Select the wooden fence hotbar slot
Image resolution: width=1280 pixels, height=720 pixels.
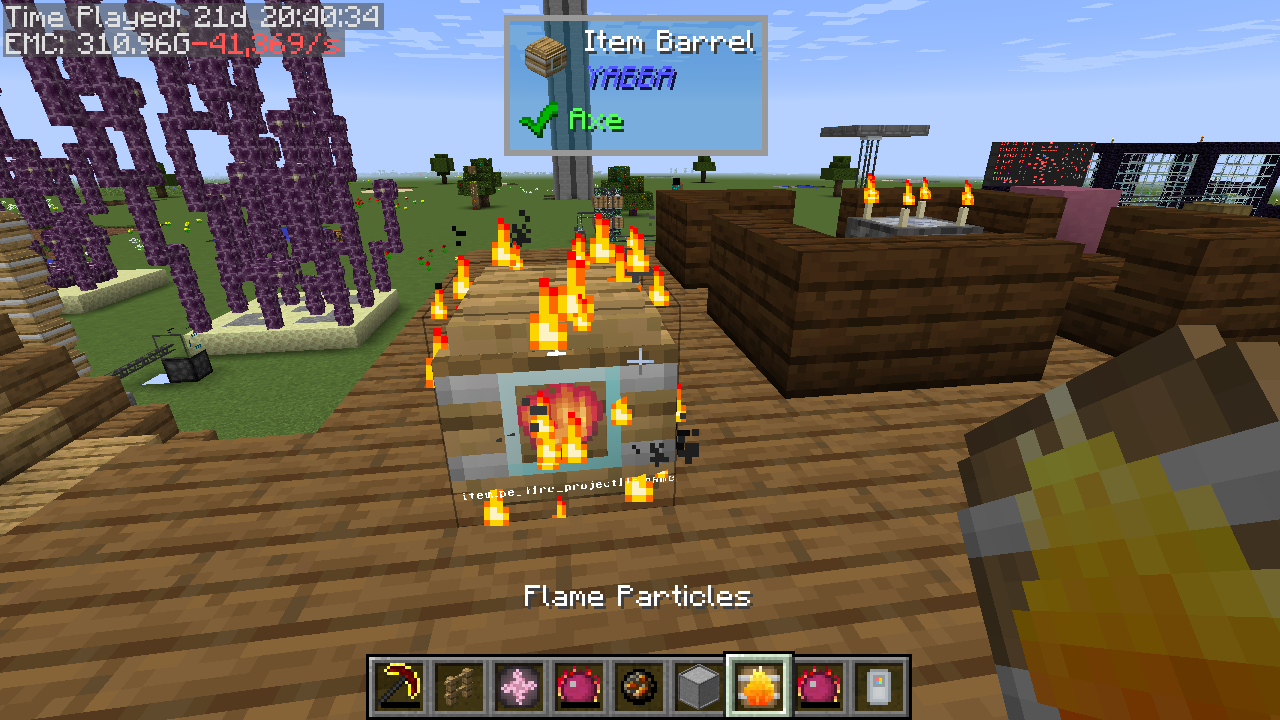(458, 687)
